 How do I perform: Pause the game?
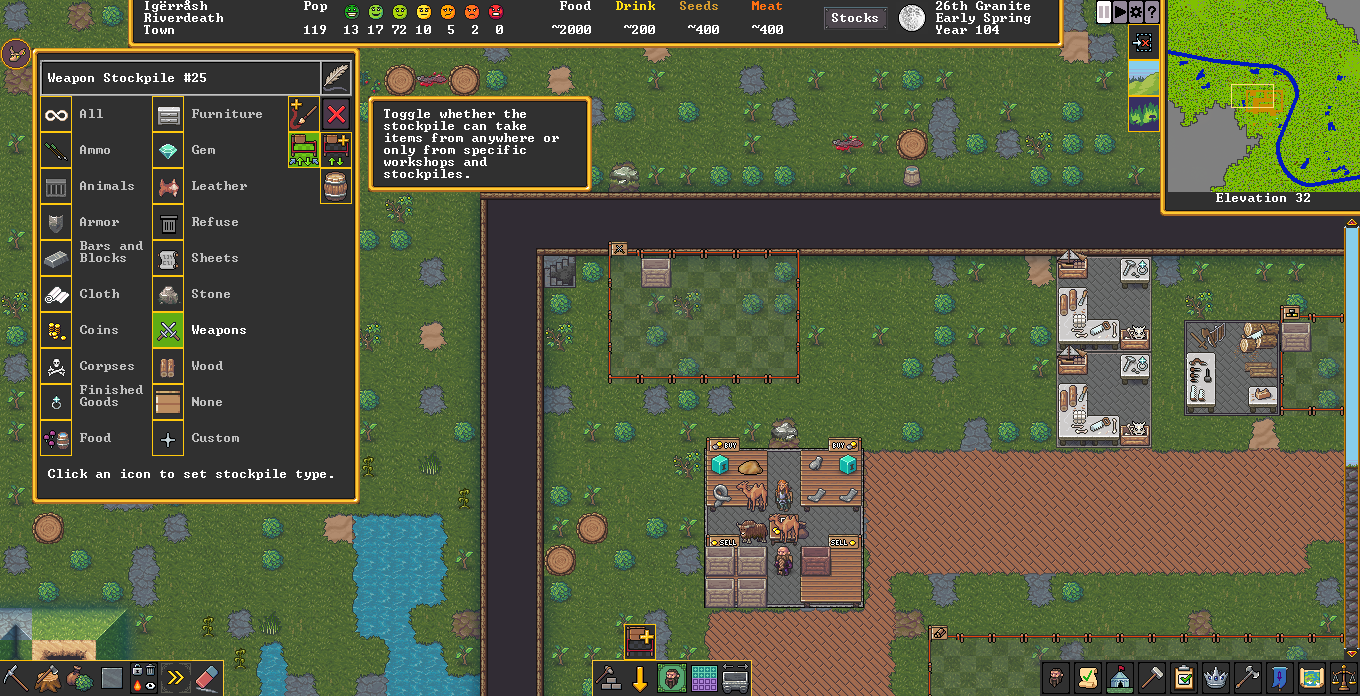click(1104, 12)
